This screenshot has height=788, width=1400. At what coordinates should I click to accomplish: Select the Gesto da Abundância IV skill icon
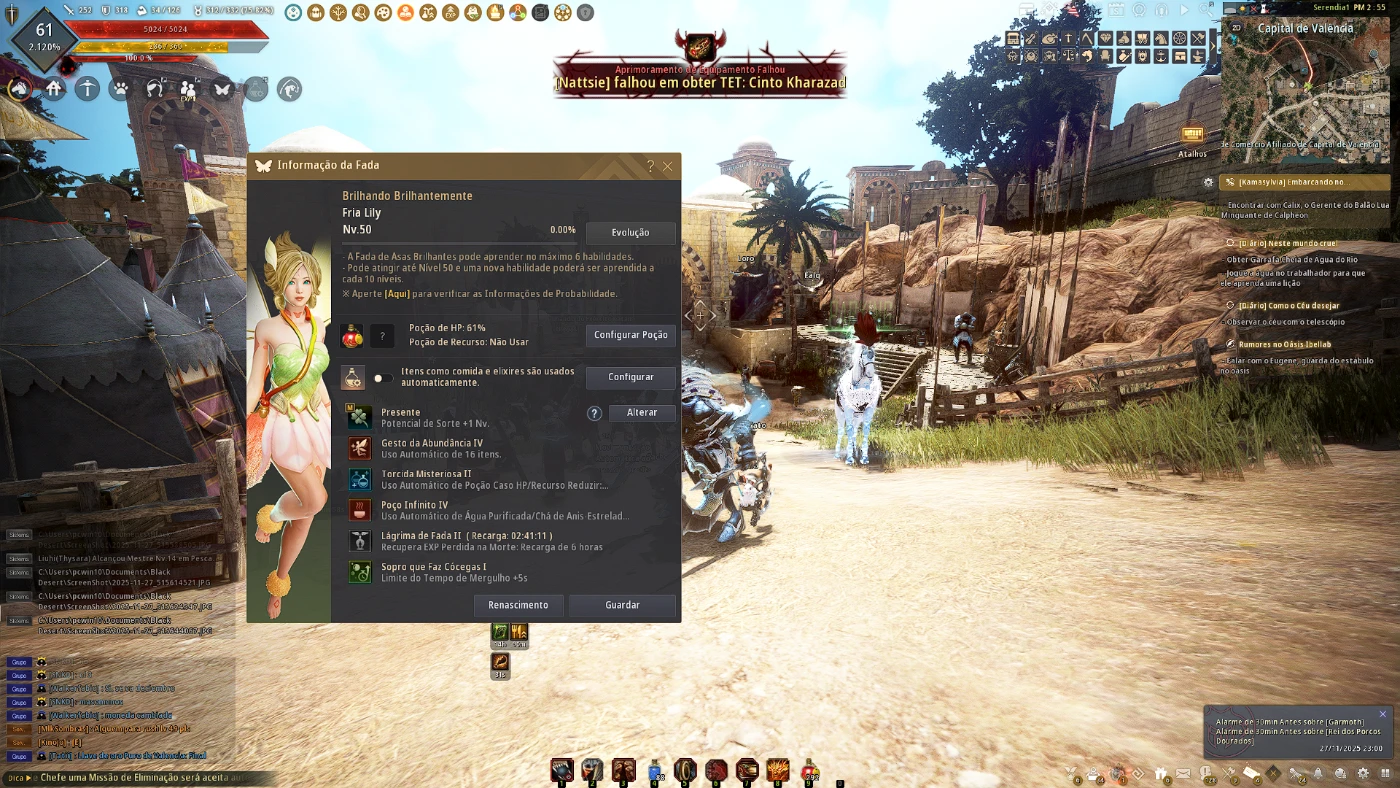pos(360,448)
